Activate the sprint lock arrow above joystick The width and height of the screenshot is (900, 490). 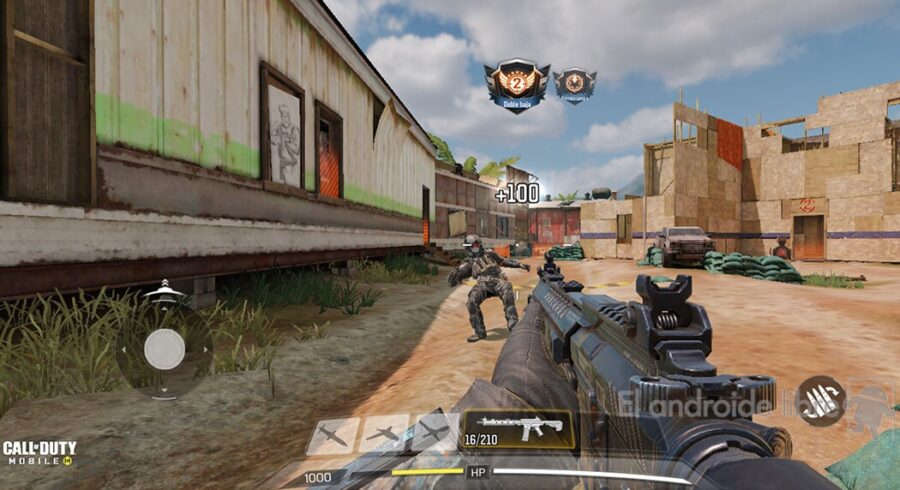(165, 290)
